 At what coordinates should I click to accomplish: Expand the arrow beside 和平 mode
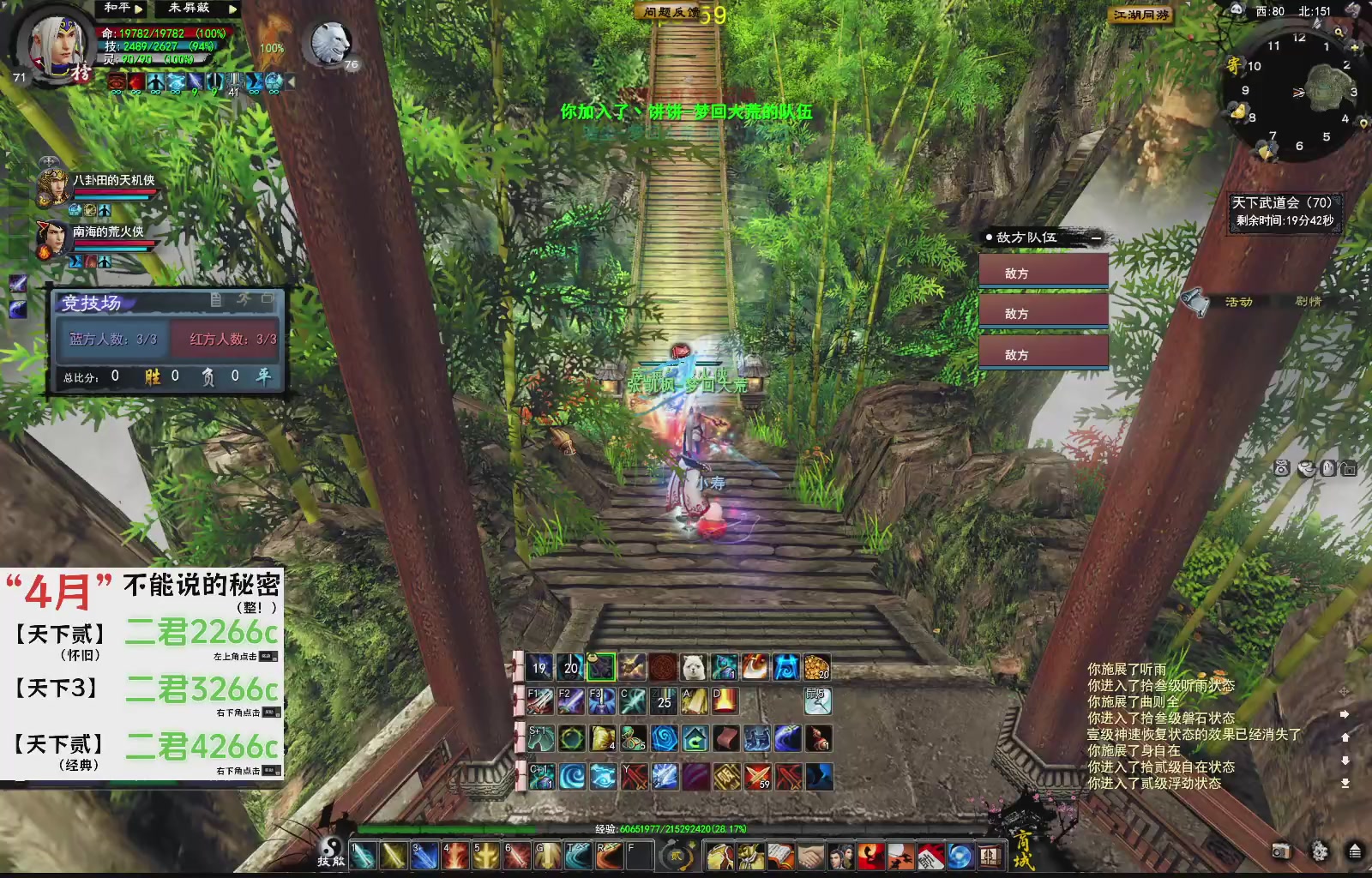(140, 9)
